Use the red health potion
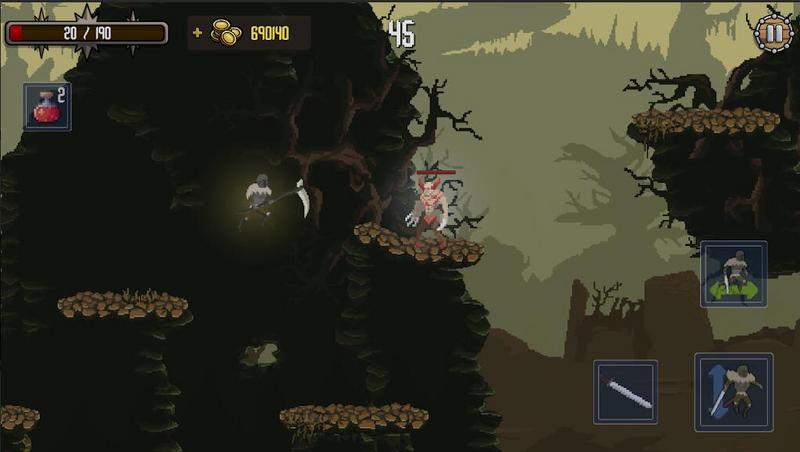The height and width of the screenshot is (452, 800). [x=47, y=107]
